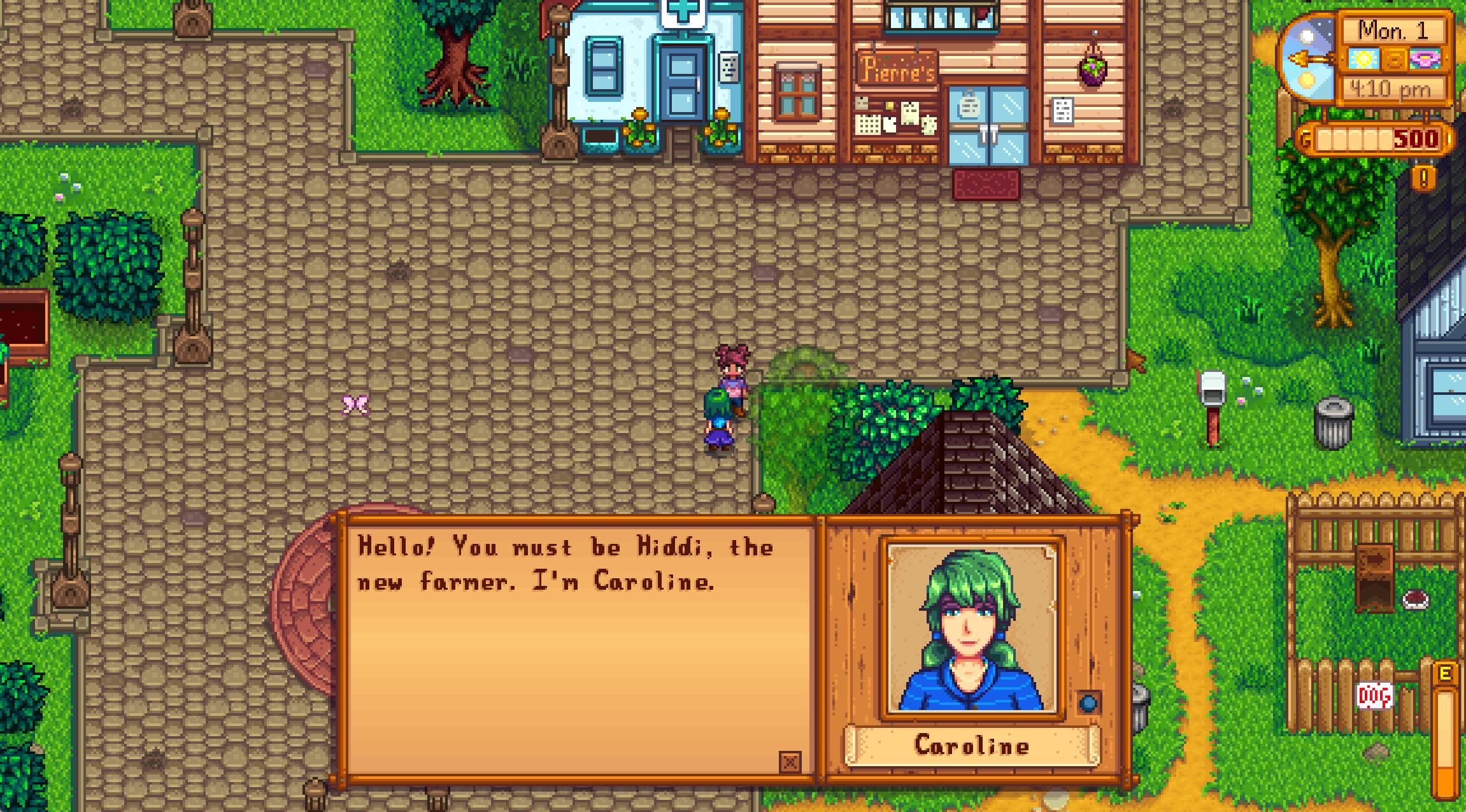
Task: Click the green cross clinic sign
Action: pos(683,11)
